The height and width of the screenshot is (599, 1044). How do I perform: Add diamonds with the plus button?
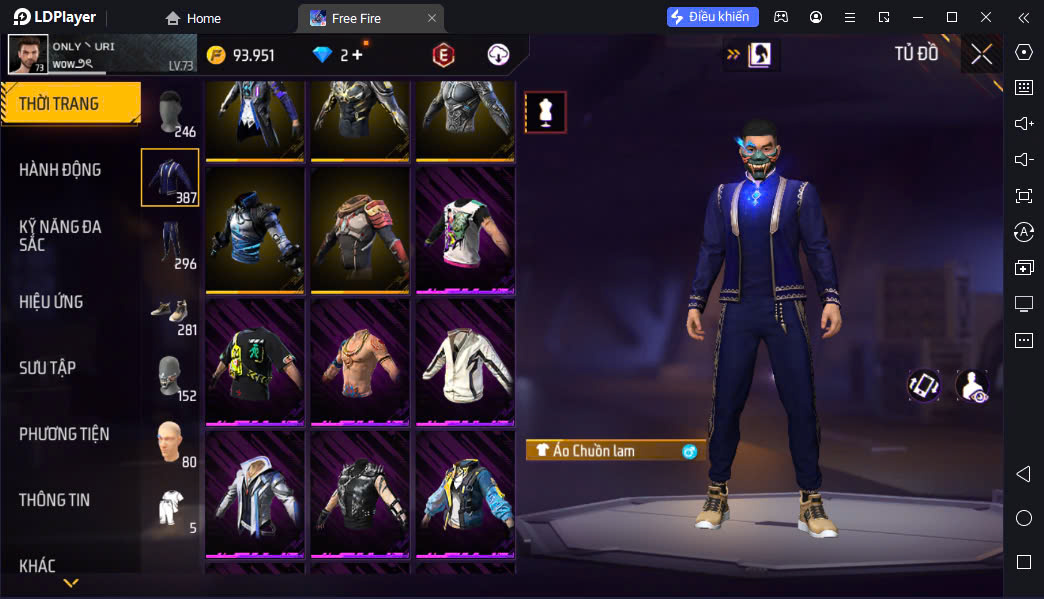pyautogui.click(x=357, y=55)
